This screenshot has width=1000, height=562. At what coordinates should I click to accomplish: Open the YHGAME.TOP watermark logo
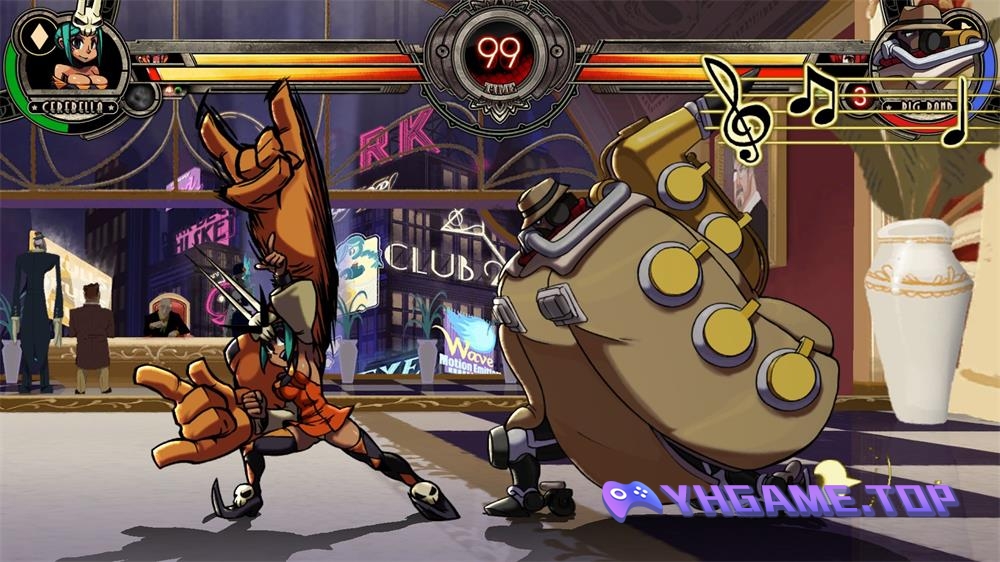click(780, 498)
